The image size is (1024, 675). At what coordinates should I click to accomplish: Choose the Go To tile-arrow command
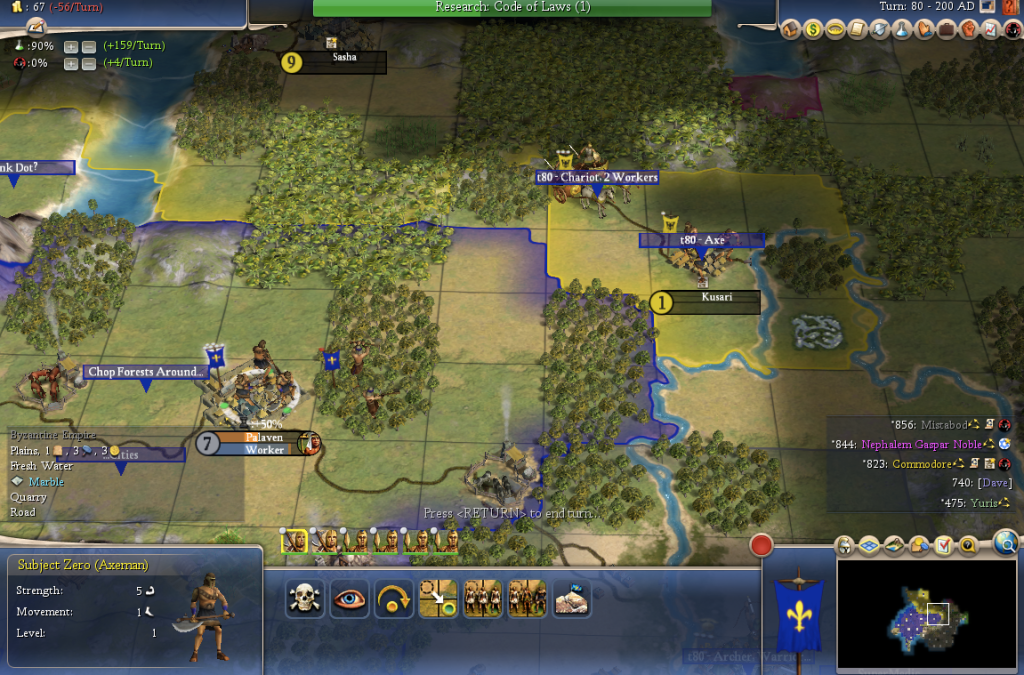438,598
